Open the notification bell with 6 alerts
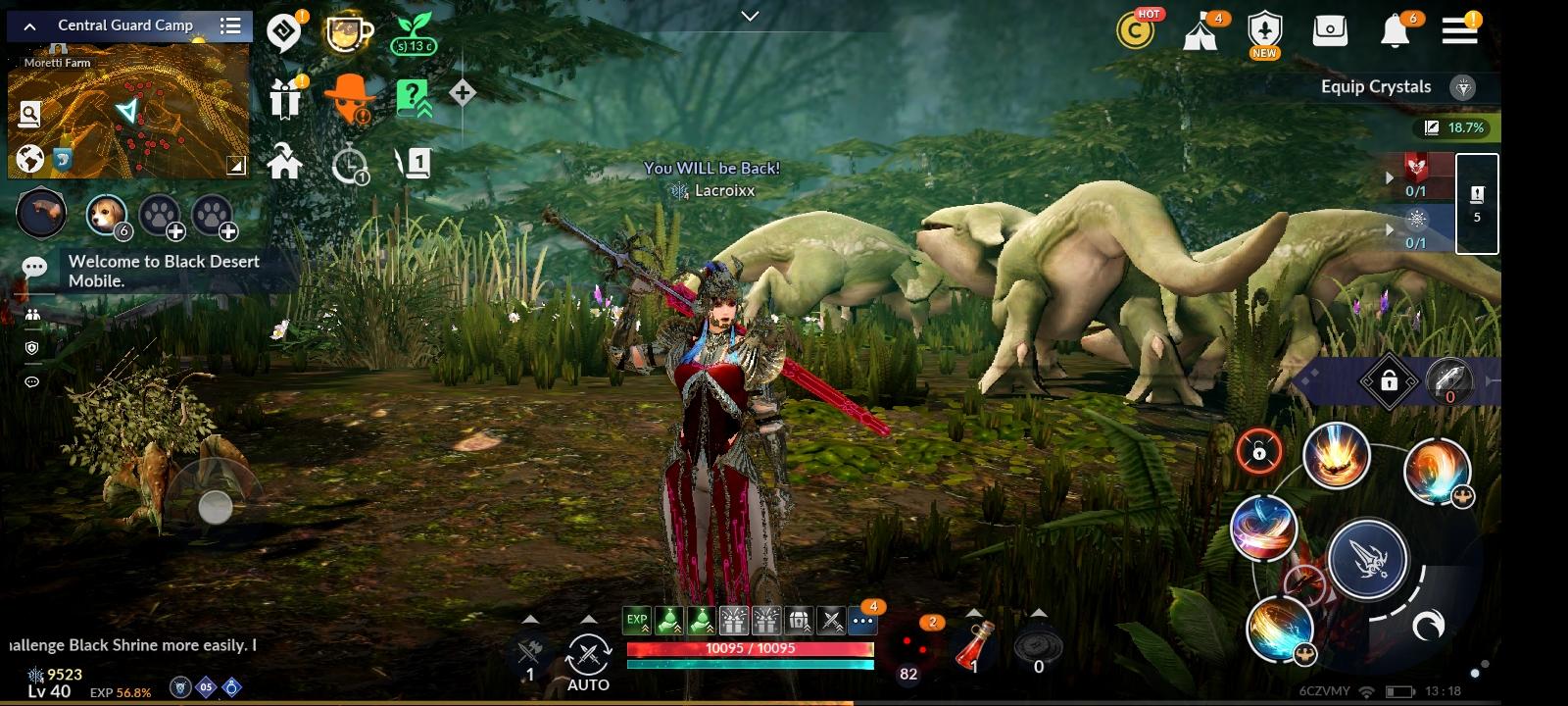Screen dimensions: 1568x706 (1396, 30)
